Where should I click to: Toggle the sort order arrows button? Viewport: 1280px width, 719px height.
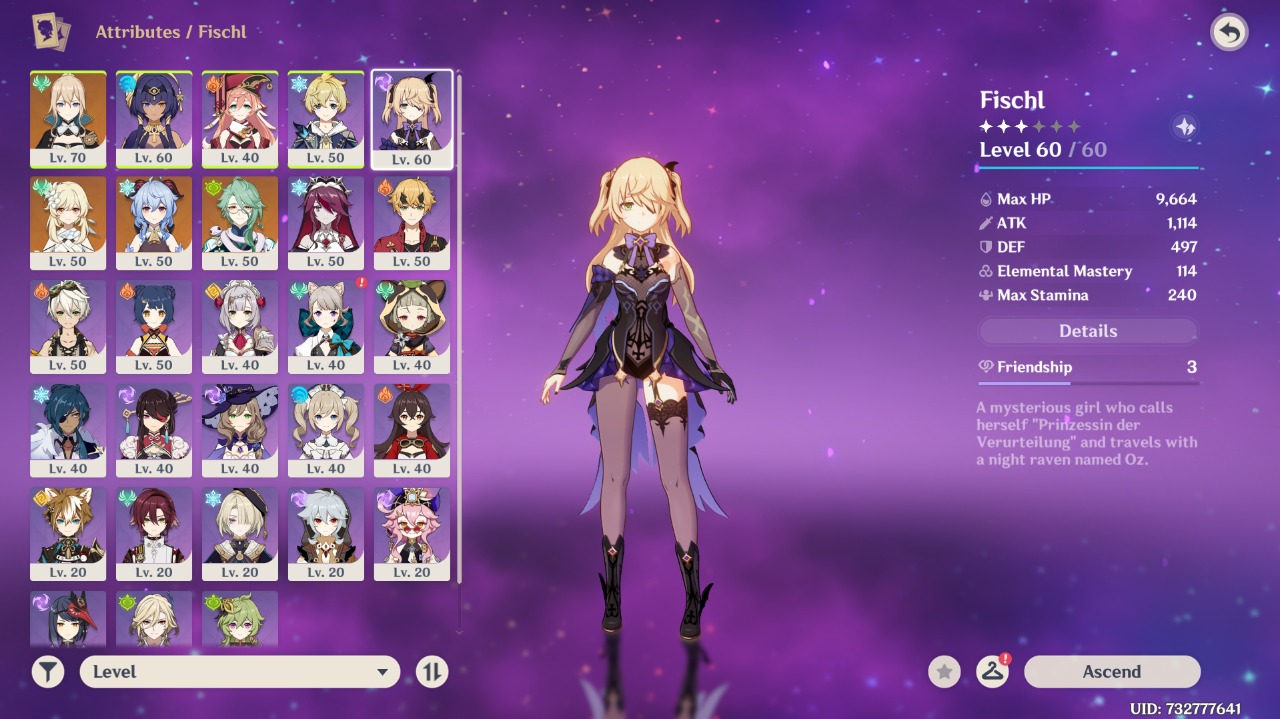[432, 672]
